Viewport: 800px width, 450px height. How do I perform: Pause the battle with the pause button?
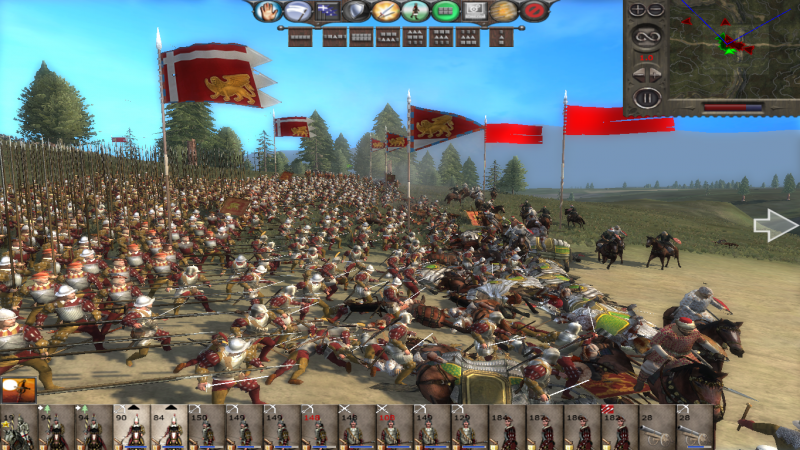point(647,98)
